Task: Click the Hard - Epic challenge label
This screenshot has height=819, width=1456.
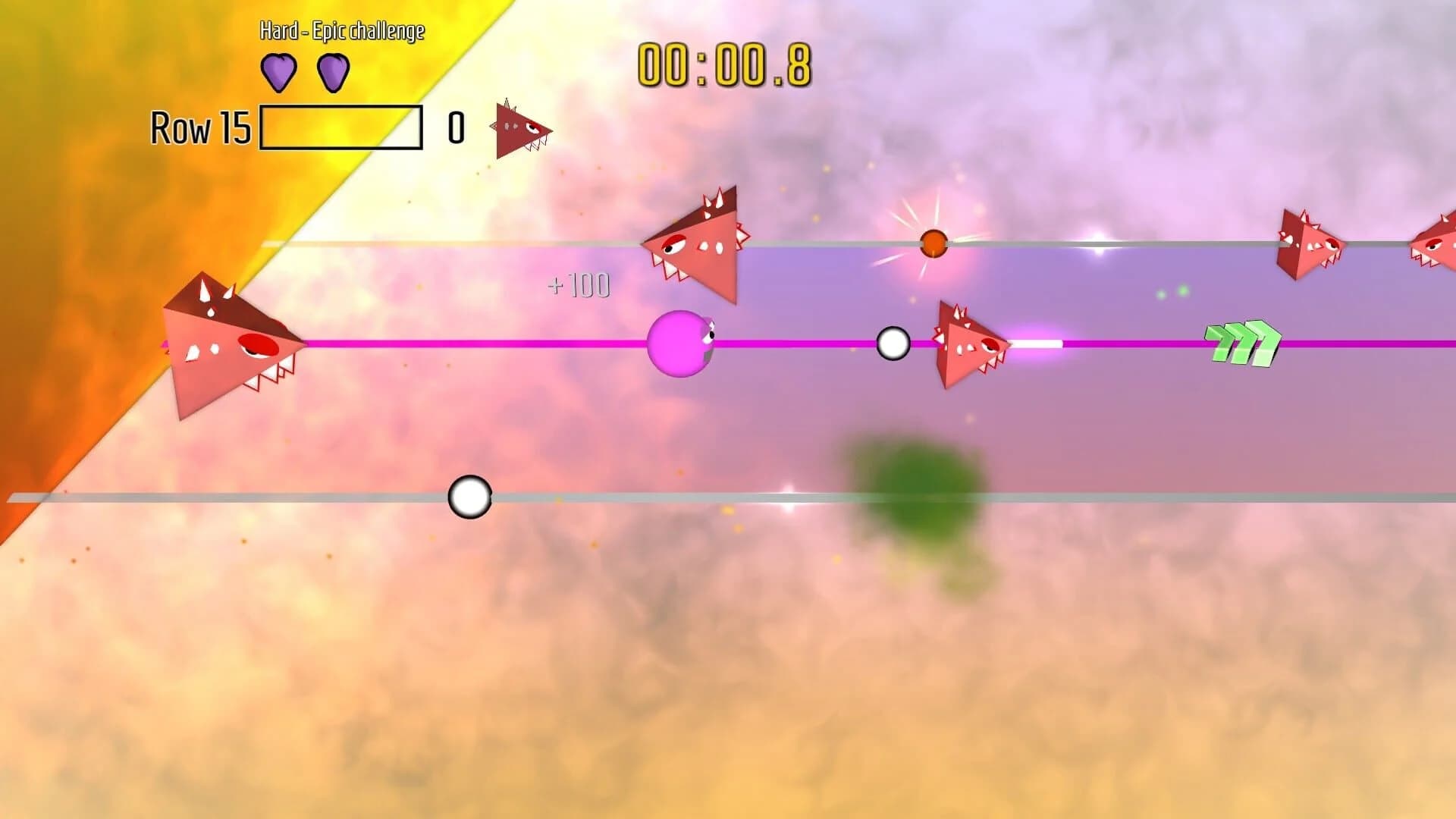Action: (341, 32)
